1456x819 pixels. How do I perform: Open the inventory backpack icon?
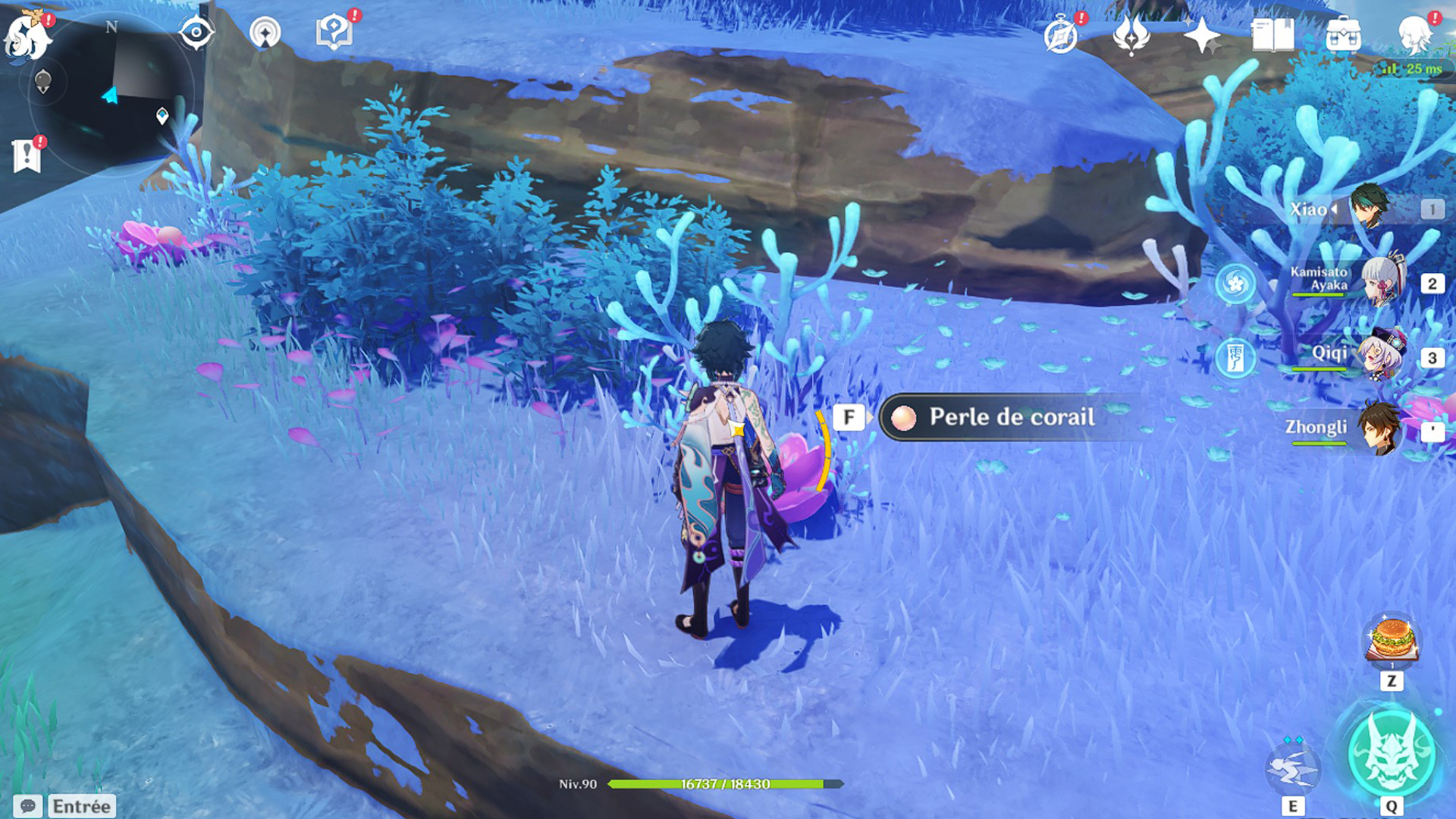point(1343,34)
